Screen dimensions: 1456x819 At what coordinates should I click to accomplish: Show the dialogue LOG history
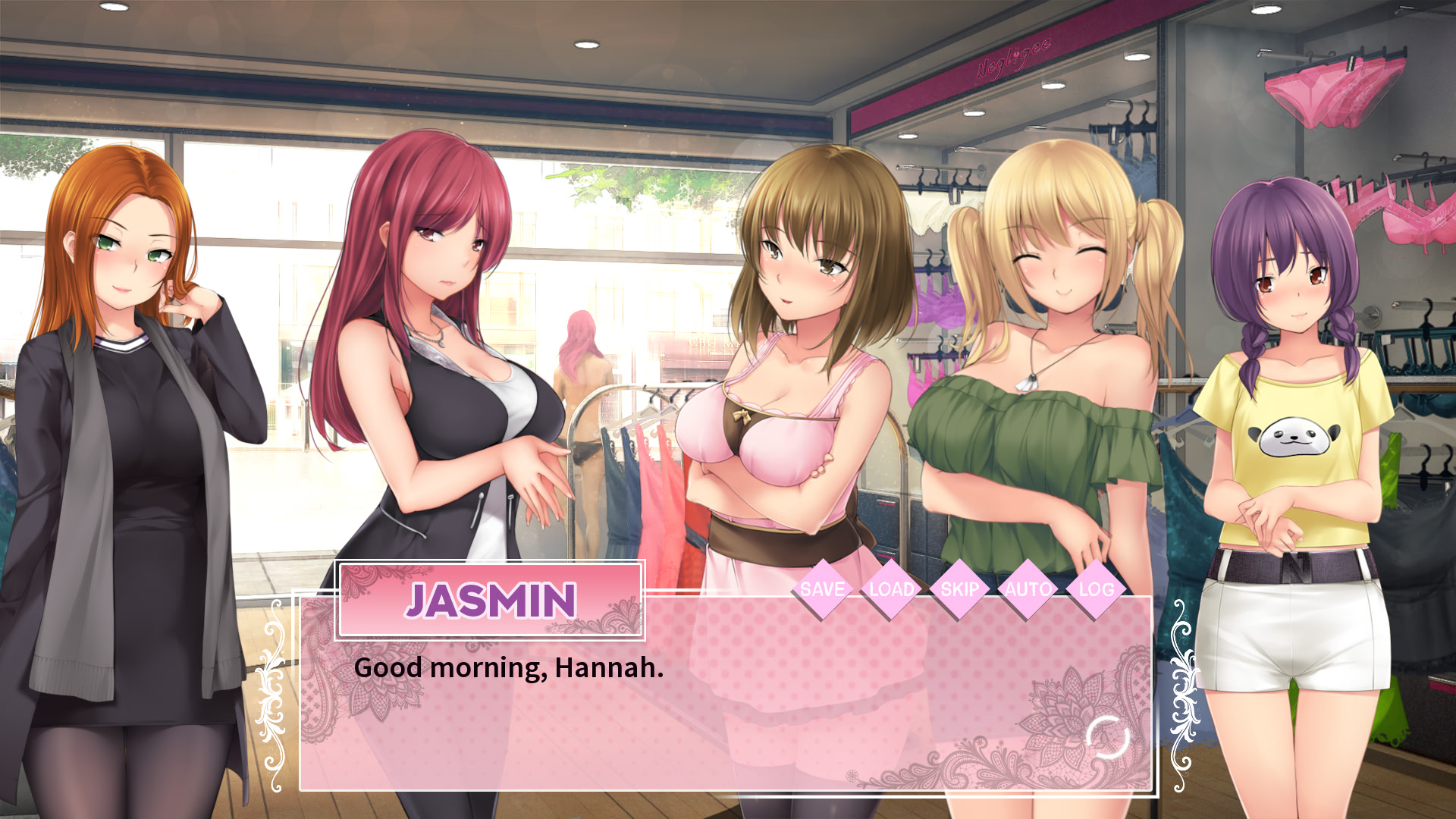(1097, 589)
